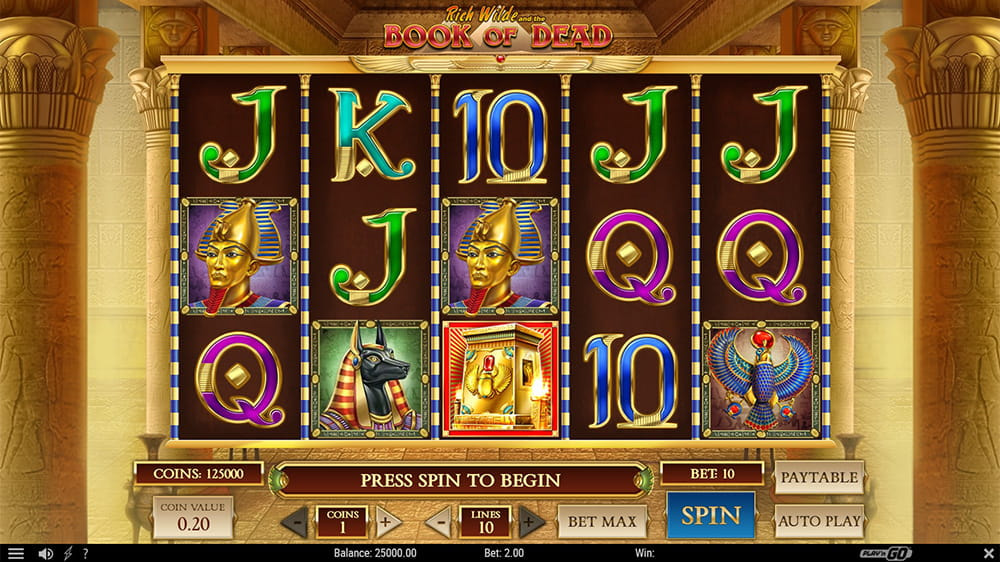This screenshot has height=562, width=1000.
Task: Spin the reels with the SPIN button
Action: (x=711, y=516)
